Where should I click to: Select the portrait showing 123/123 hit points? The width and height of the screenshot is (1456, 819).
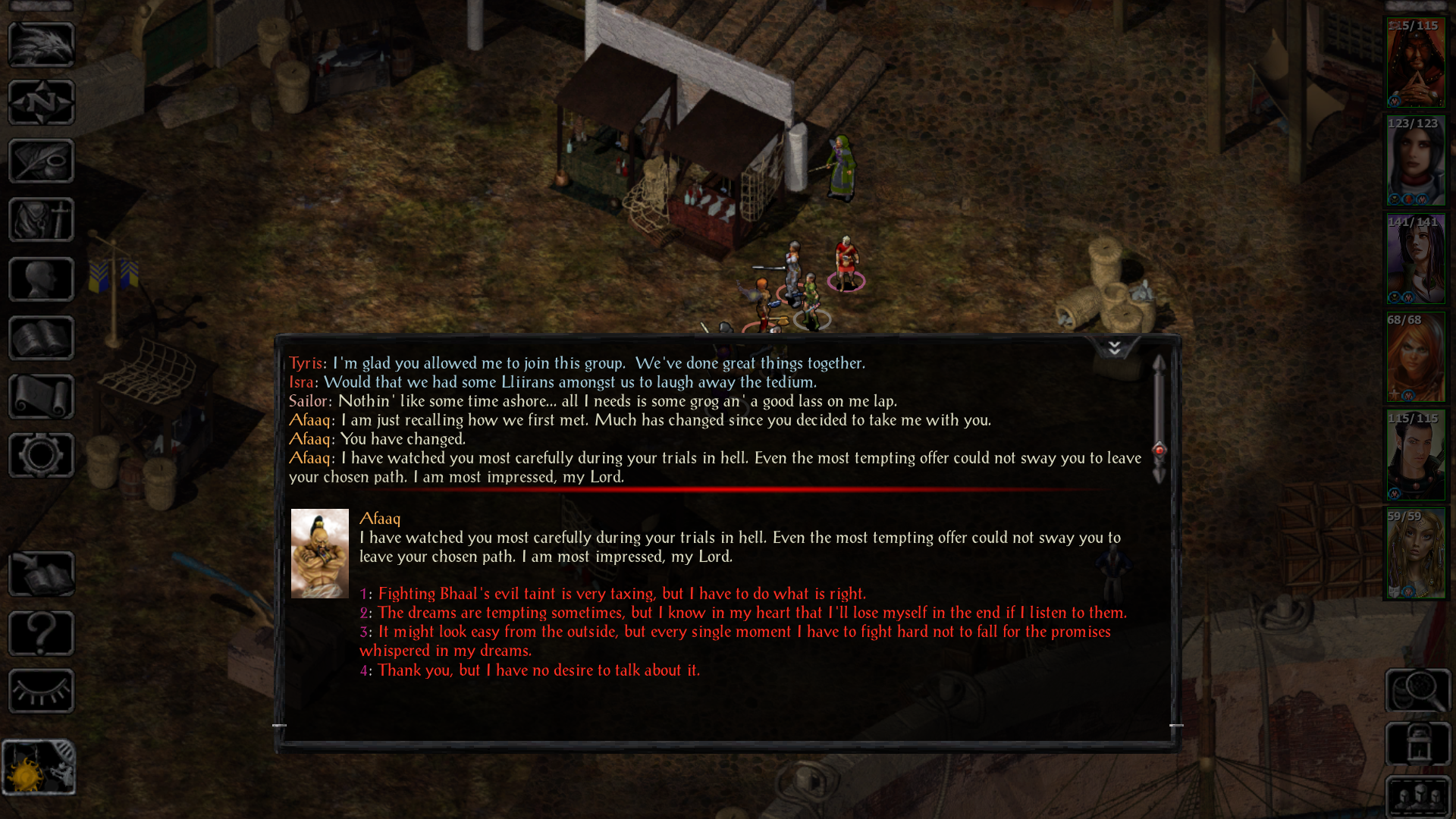coord(1417,162)
